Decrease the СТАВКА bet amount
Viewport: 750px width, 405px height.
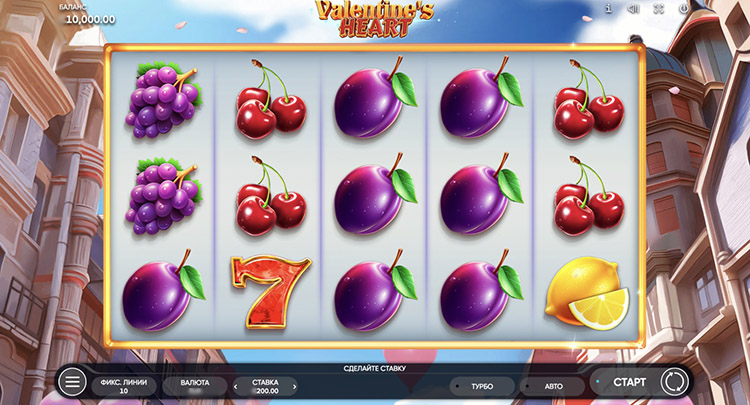(x=236, y=387)
